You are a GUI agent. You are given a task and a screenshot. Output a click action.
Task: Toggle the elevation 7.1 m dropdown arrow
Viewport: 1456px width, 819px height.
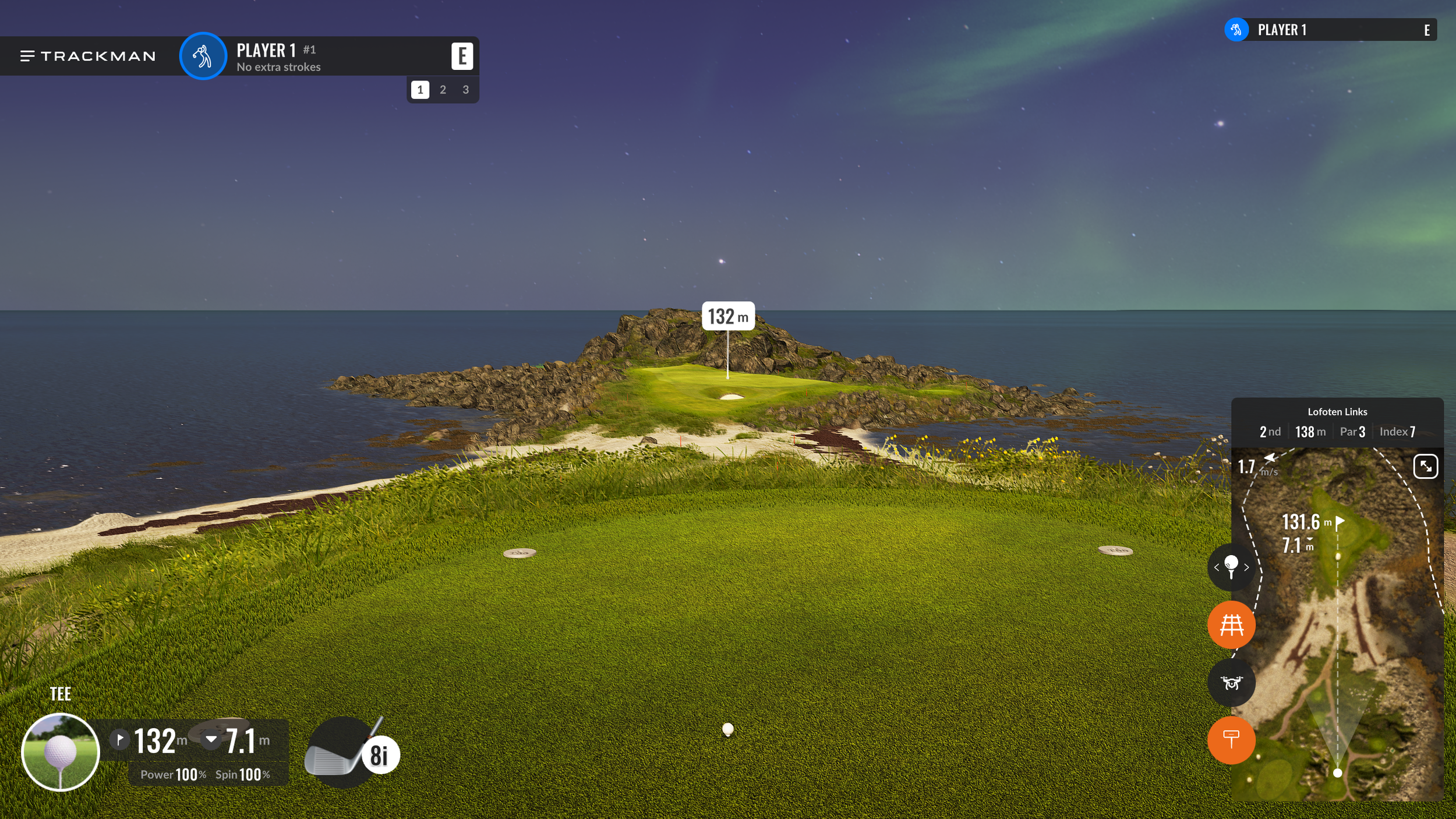pos(211,740)
